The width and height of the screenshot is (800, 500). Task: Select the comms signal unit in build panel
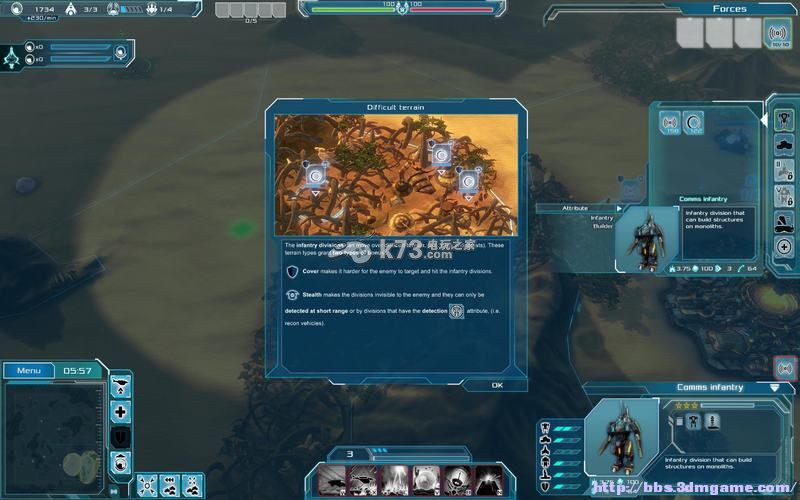(668, 123)
